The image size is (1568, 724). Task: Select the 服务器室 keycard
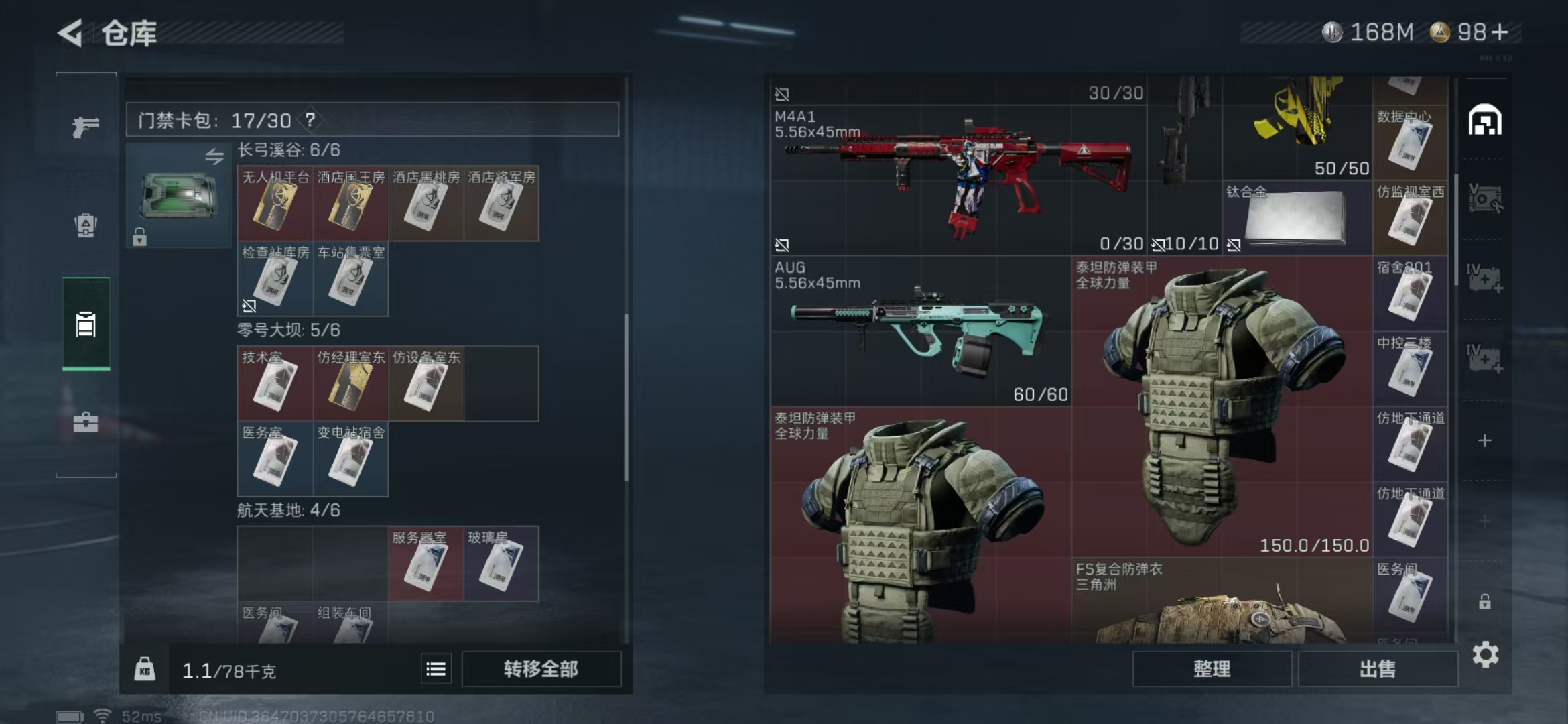[426, 564]
